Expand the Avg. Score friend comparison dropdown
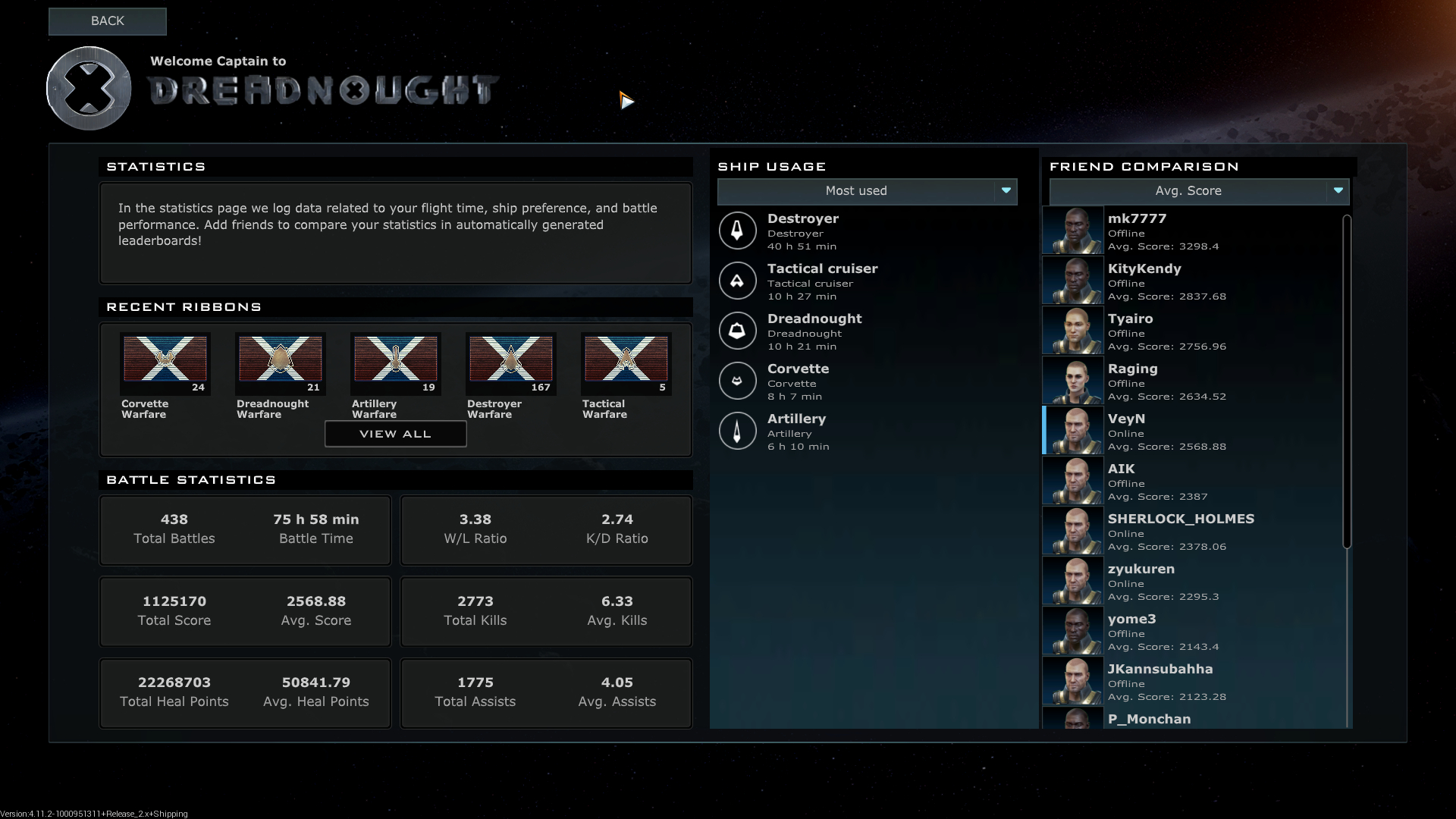 1199,191
